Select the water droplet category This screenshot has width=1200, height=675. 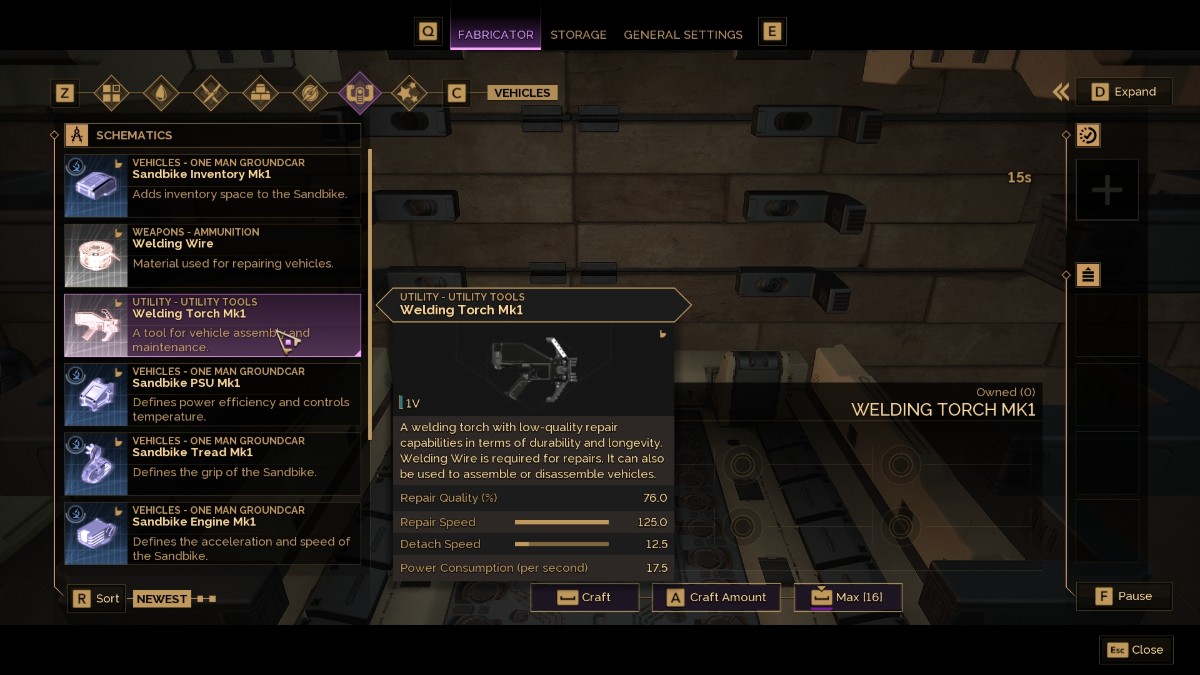click(x=161, y=93)
